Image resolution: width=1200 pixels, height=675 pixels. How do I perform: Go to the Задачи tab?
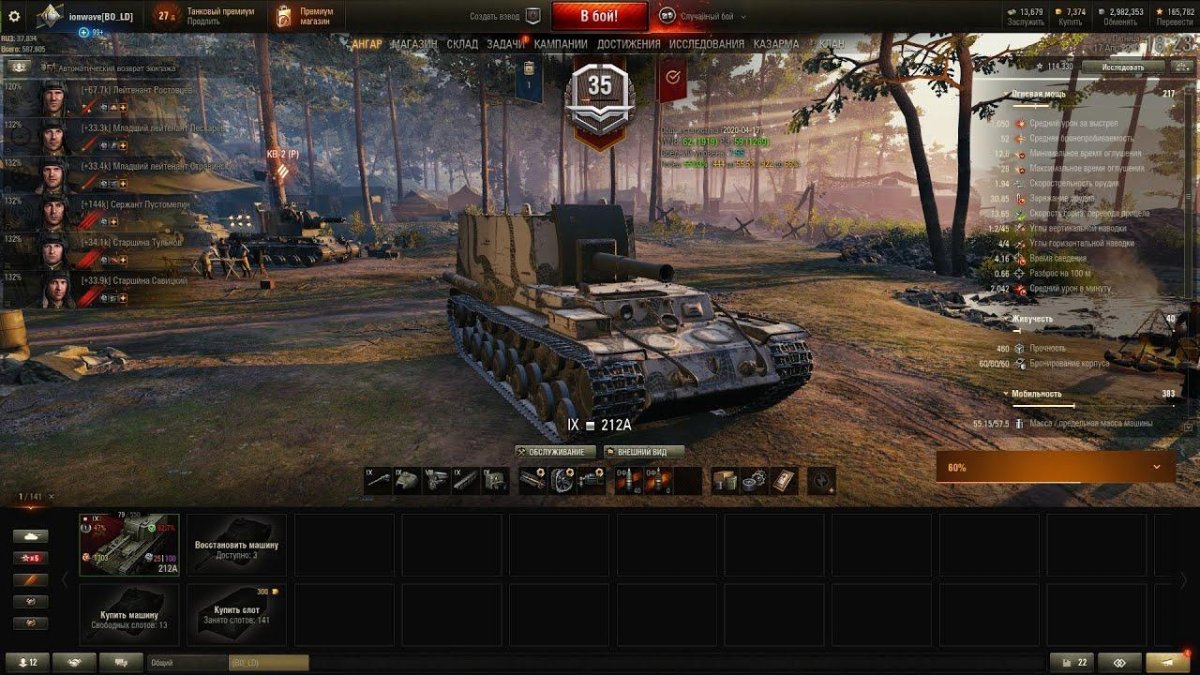(505, 44)
